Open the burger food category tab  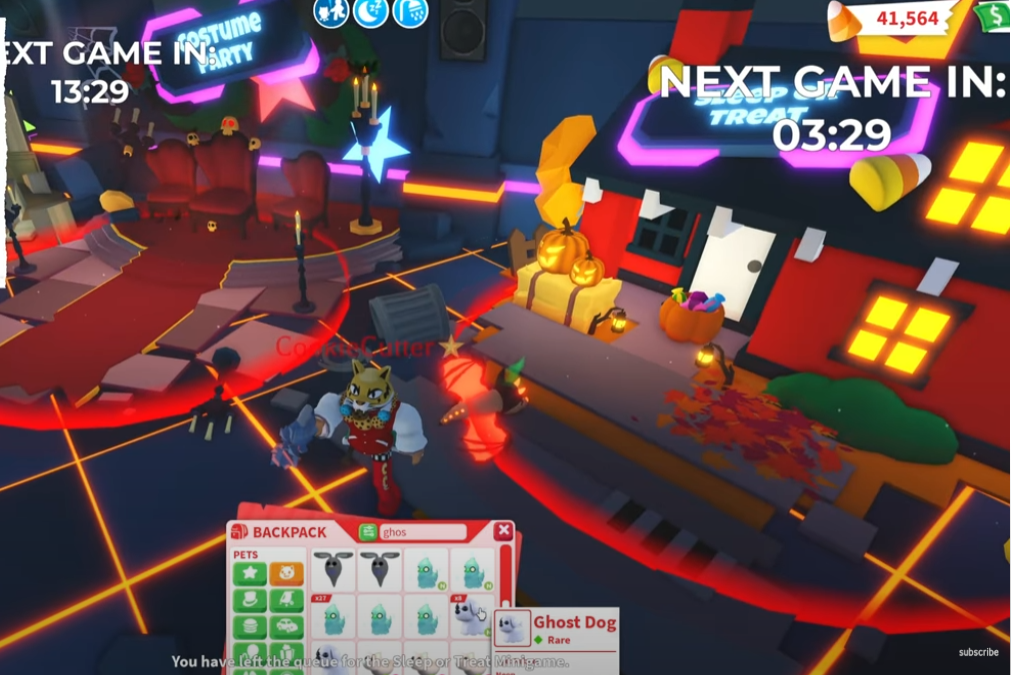tap(249, 628)
